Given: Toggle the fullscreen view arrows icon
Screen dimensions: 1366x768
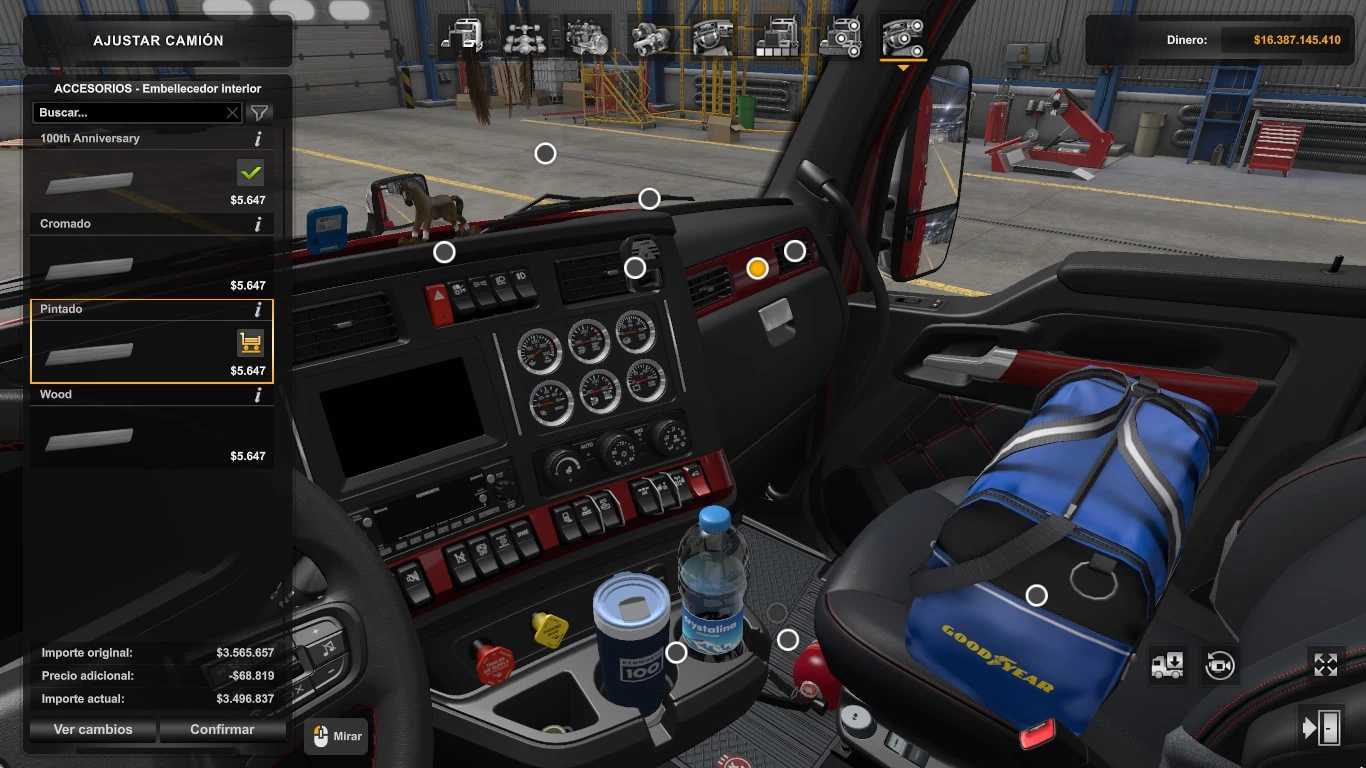Looking at the screenshot, I should tap(1325, 665).
